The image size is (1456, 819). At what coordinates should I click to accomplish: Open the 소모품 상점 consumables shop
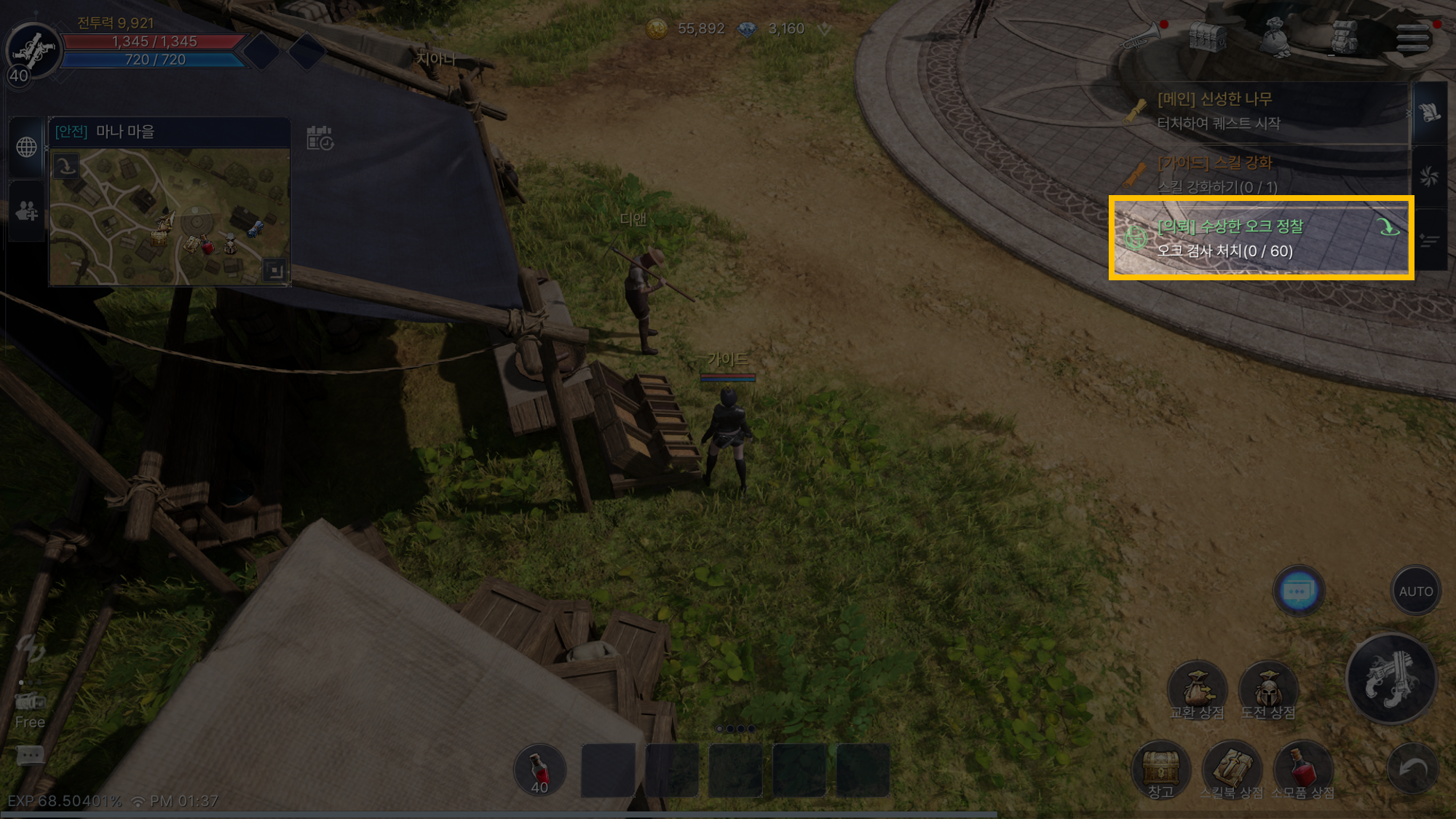(x=1303, y=770)
